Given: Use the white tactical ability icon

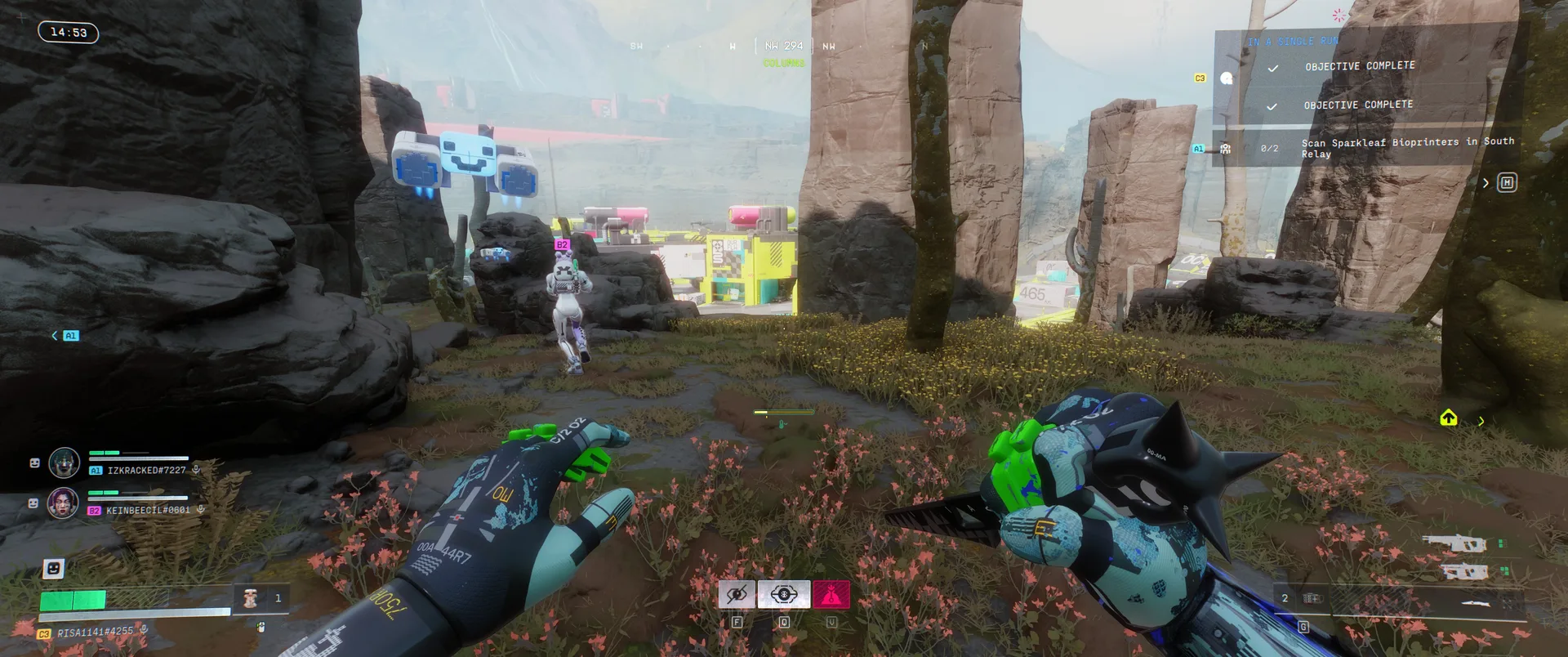Looking at the screenshot, I should click(784, 595).
